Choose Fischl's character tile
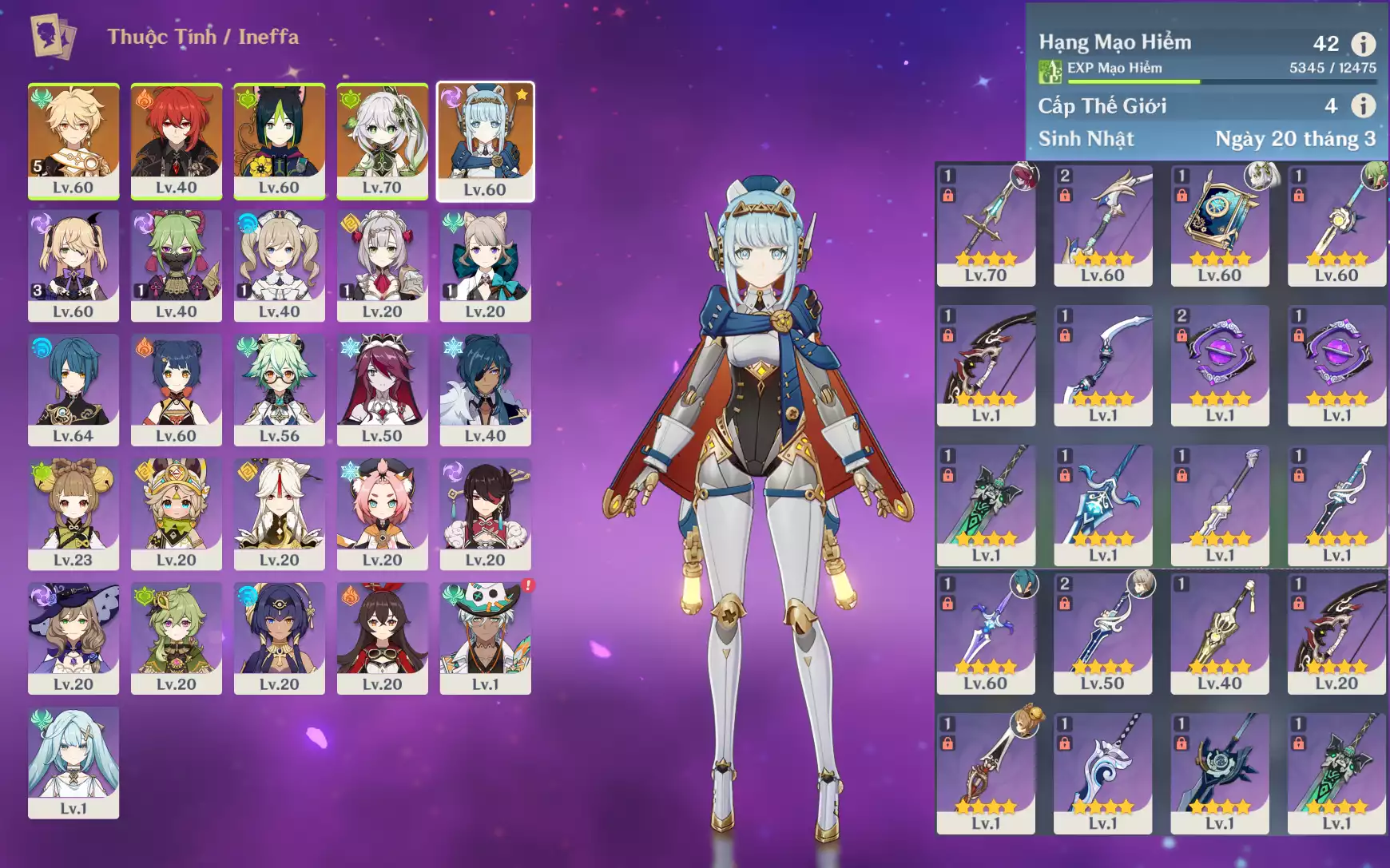1390x868 pixels. point(73,265)
